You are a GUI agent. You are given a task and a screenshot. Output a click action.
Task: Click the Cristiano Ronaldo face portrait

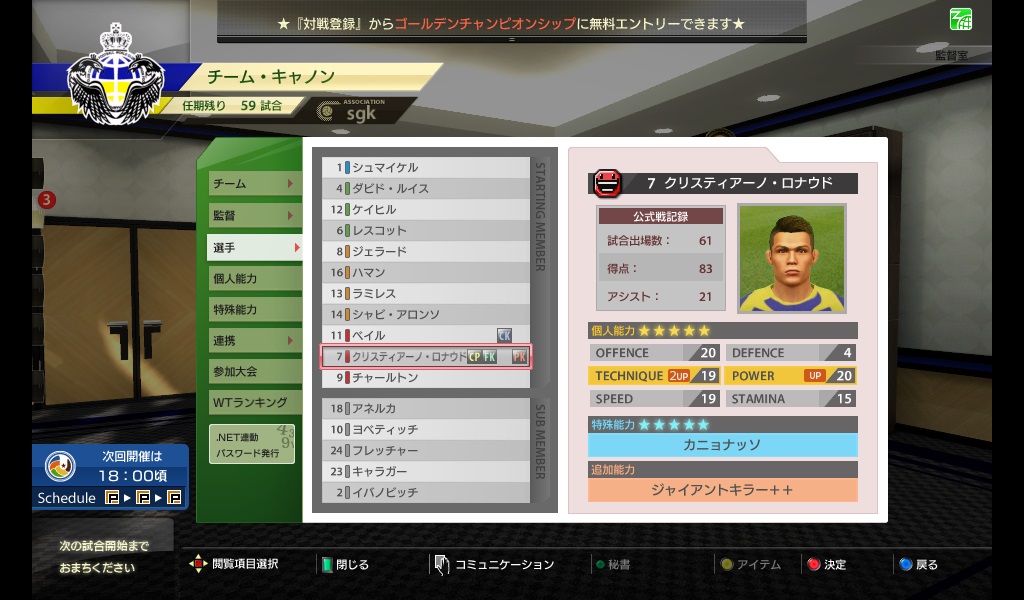click(791, 258)
